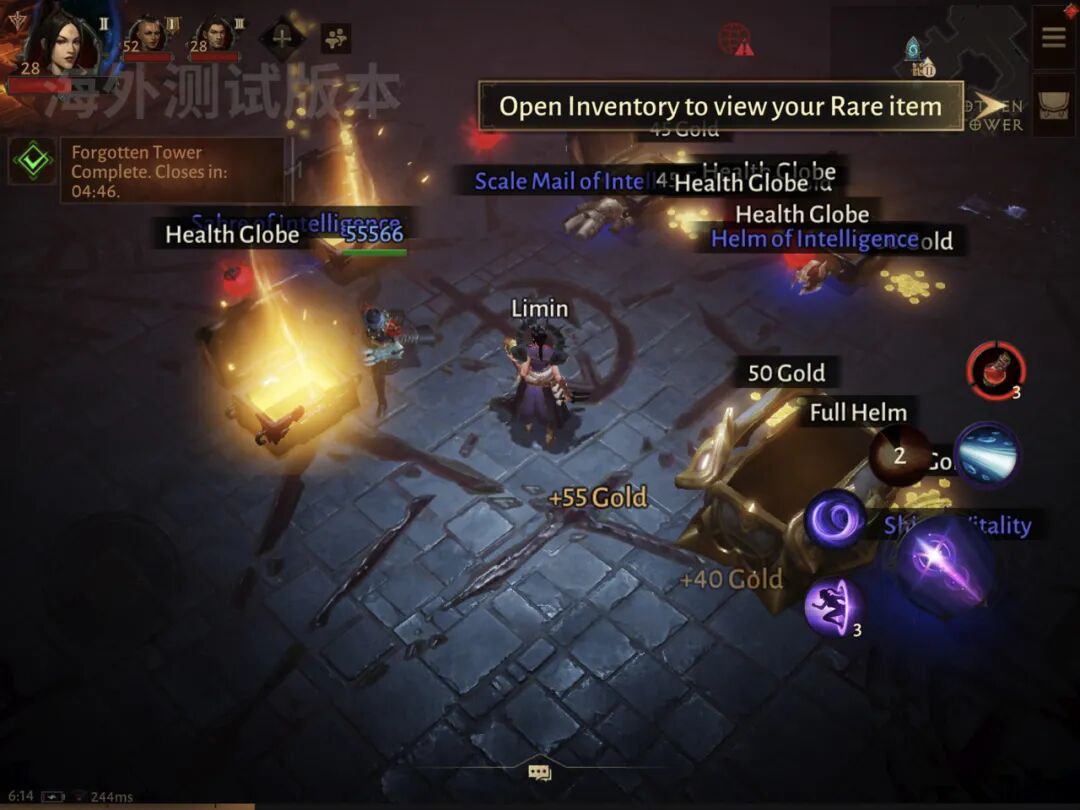The height and width of the screenshot is (810, 1080).
Task: Tap the green checkmark quest icon
Action: point(34,160)
